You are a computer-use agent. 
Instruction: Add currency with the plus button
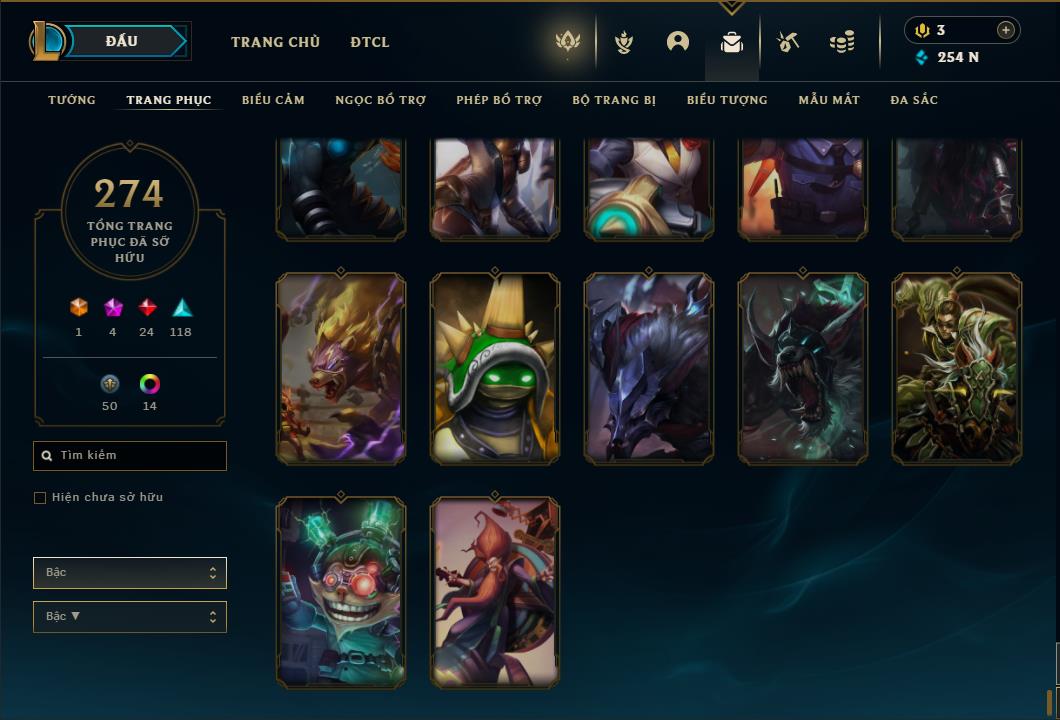[x=1005, y=30]
